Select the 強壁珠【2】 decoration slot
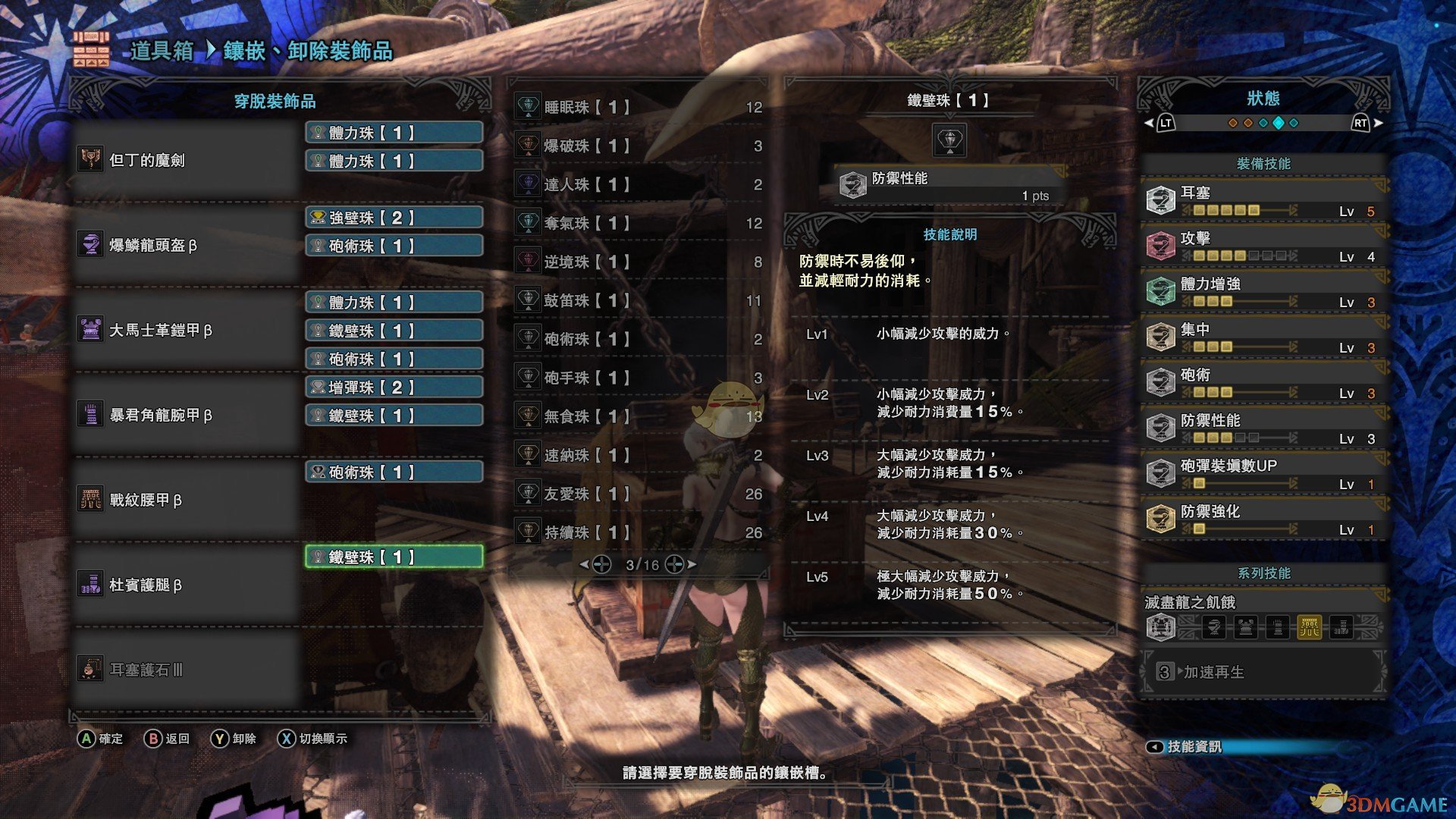Image resolution: width=1456 pixels, height=819 pixels. (x=394, y=218)
